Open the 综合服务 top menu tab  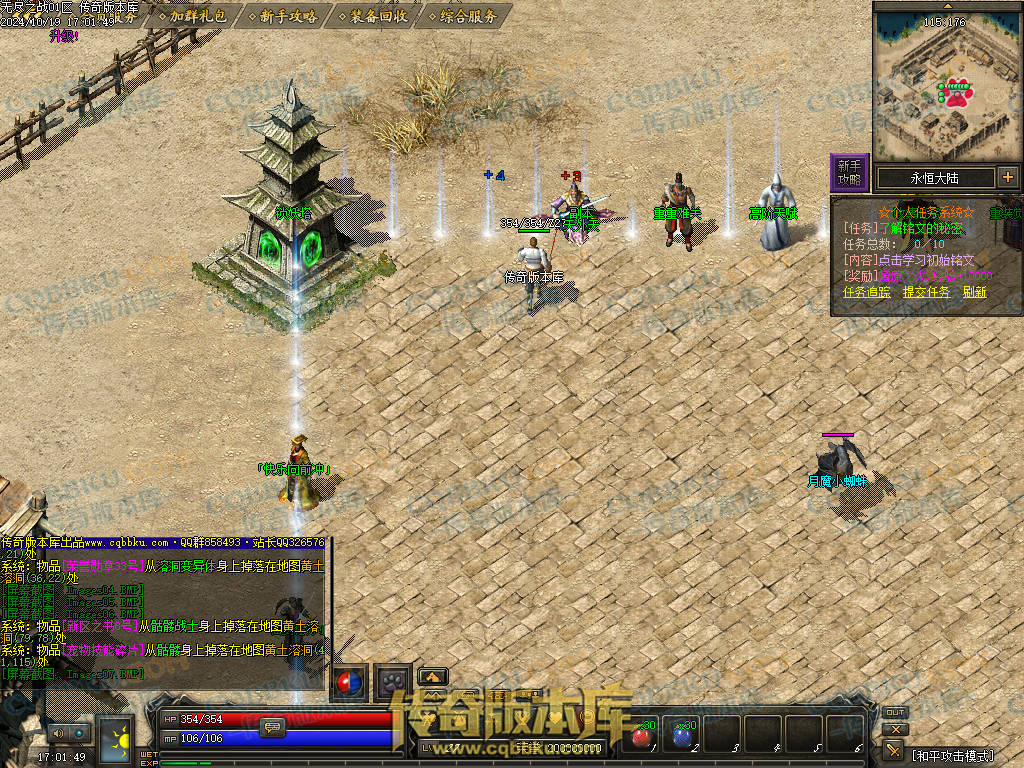point(467,15)
